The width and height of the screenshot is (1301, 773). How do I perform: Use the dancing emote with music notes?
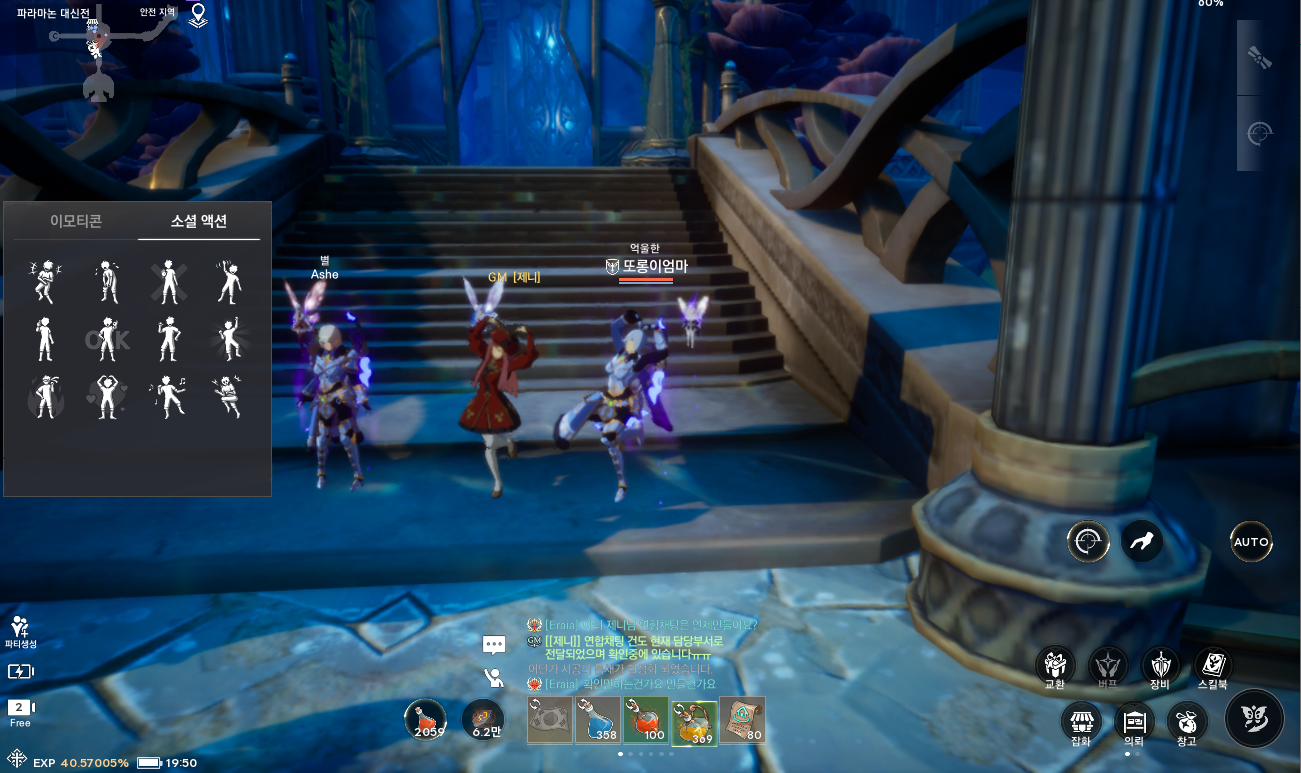pyautogui.click(x=168, y=397)
